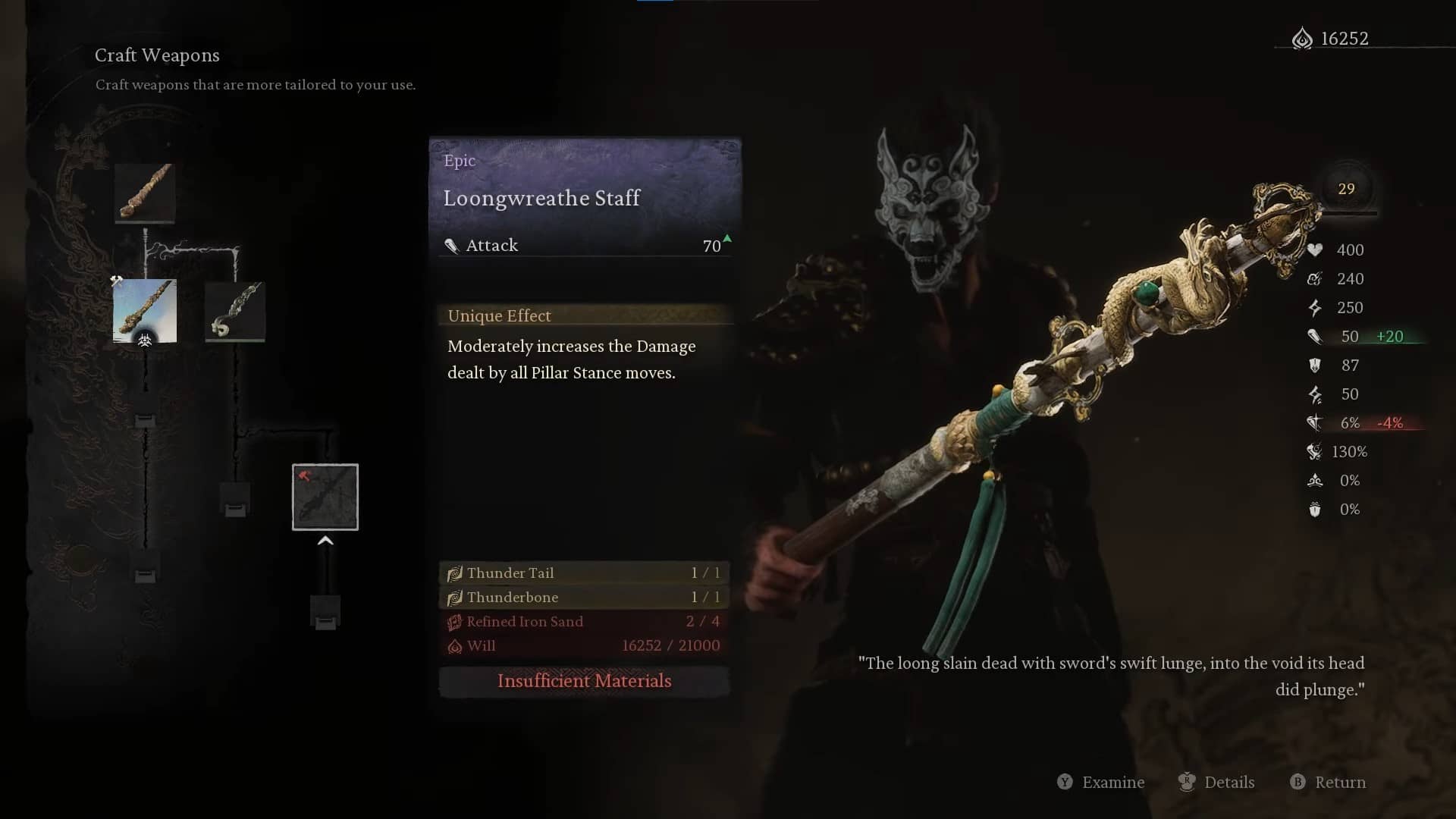Choose the equipped staff with sky-blue background
1456x819 pixels.
coord(145,311)
